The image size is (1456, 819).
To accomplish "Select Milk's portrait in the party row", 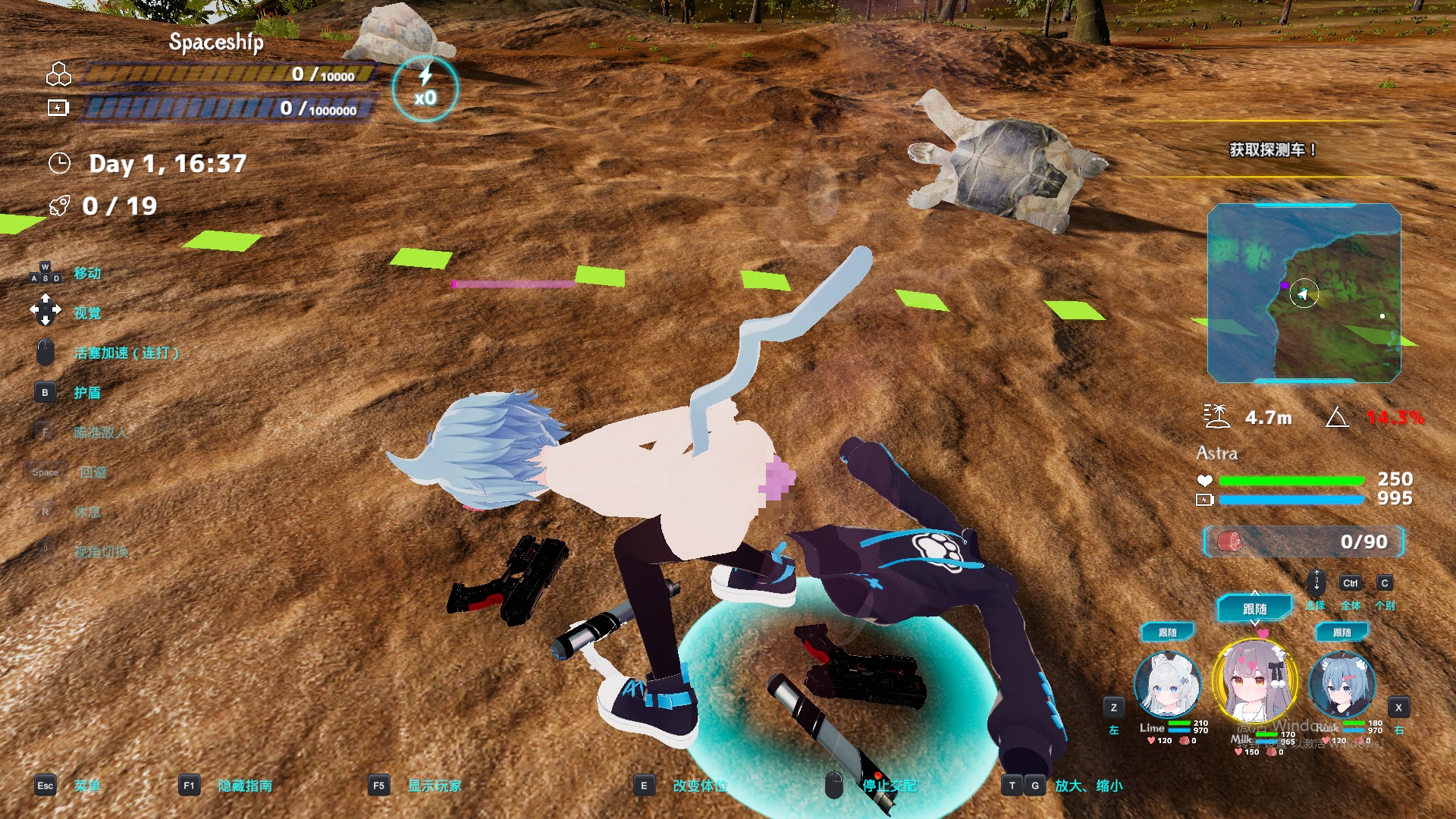I will 1255,680.
